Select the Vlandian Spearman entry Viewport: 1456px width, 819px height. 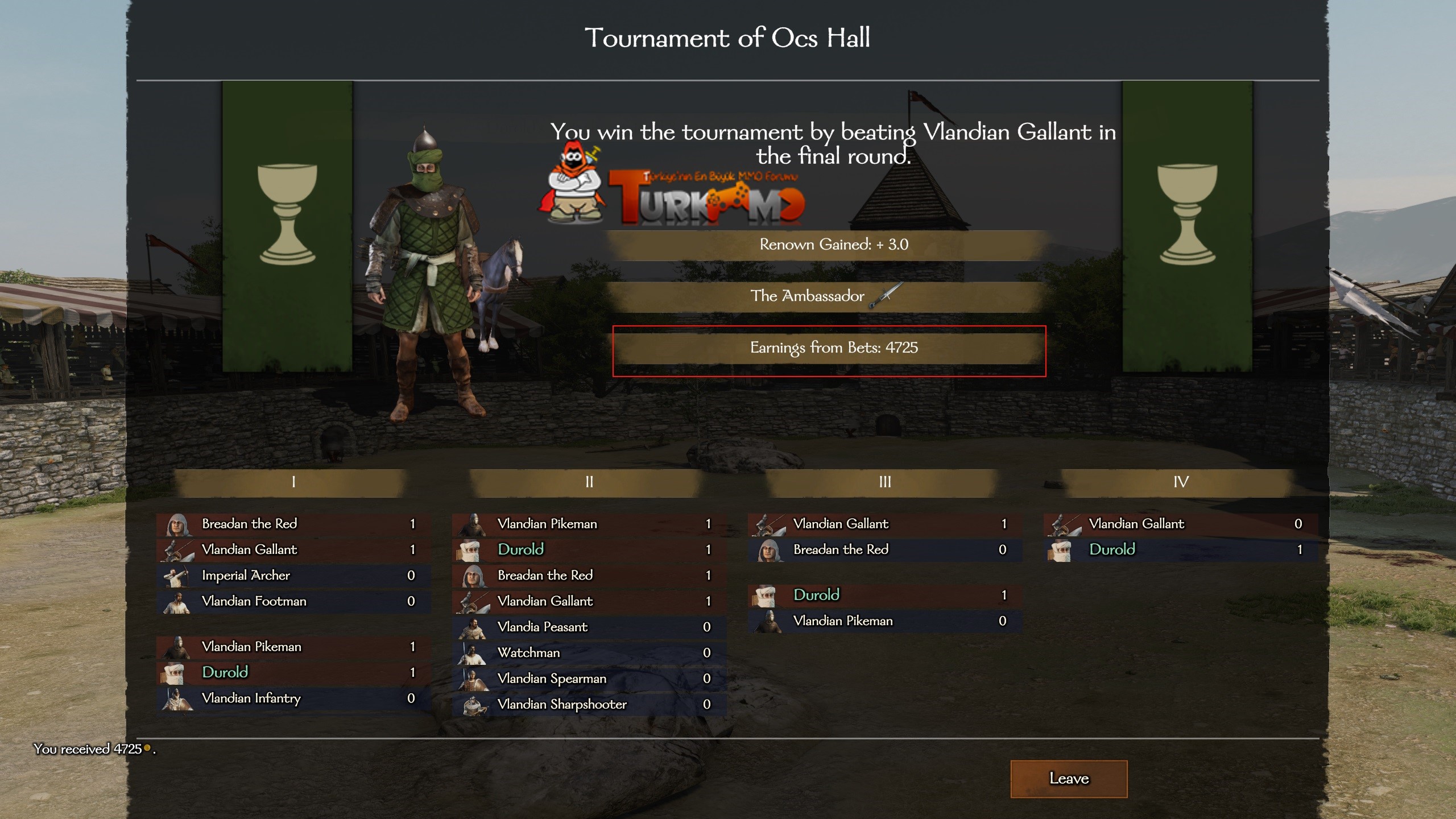(589, 679)
